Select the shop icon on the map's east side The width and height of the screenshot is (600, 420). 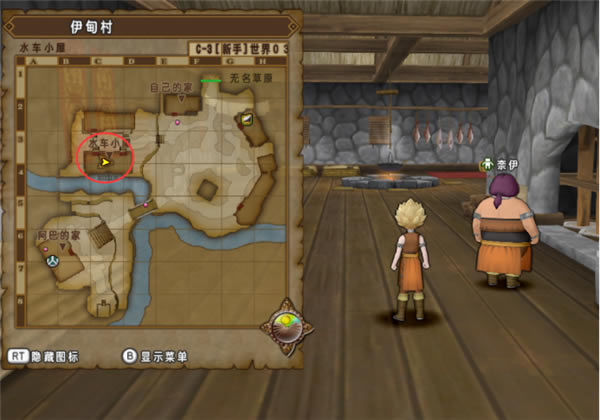[246, 119]
